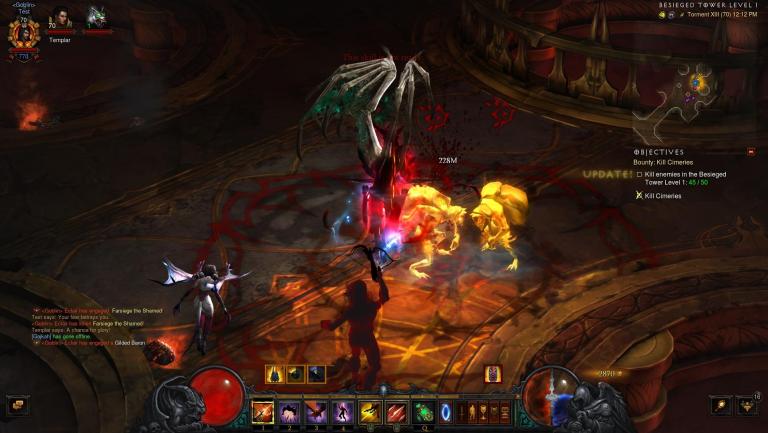Open the friends list social button

(747, 405)
